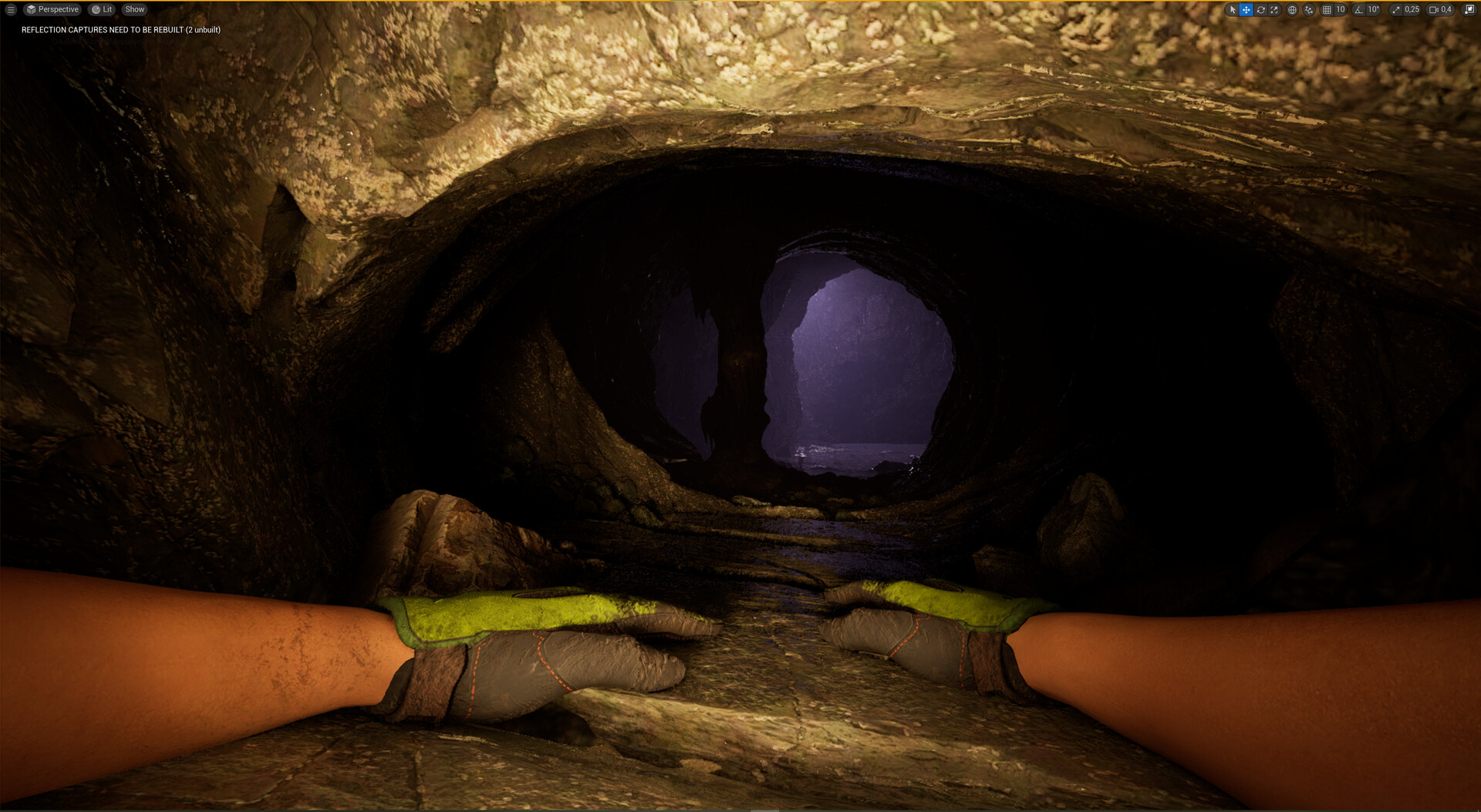The height and width of the screenshot is (812, 1481).
Task: Toggle grid snapping on or off
Action: pyautogui.click(x=1325, y=9)
